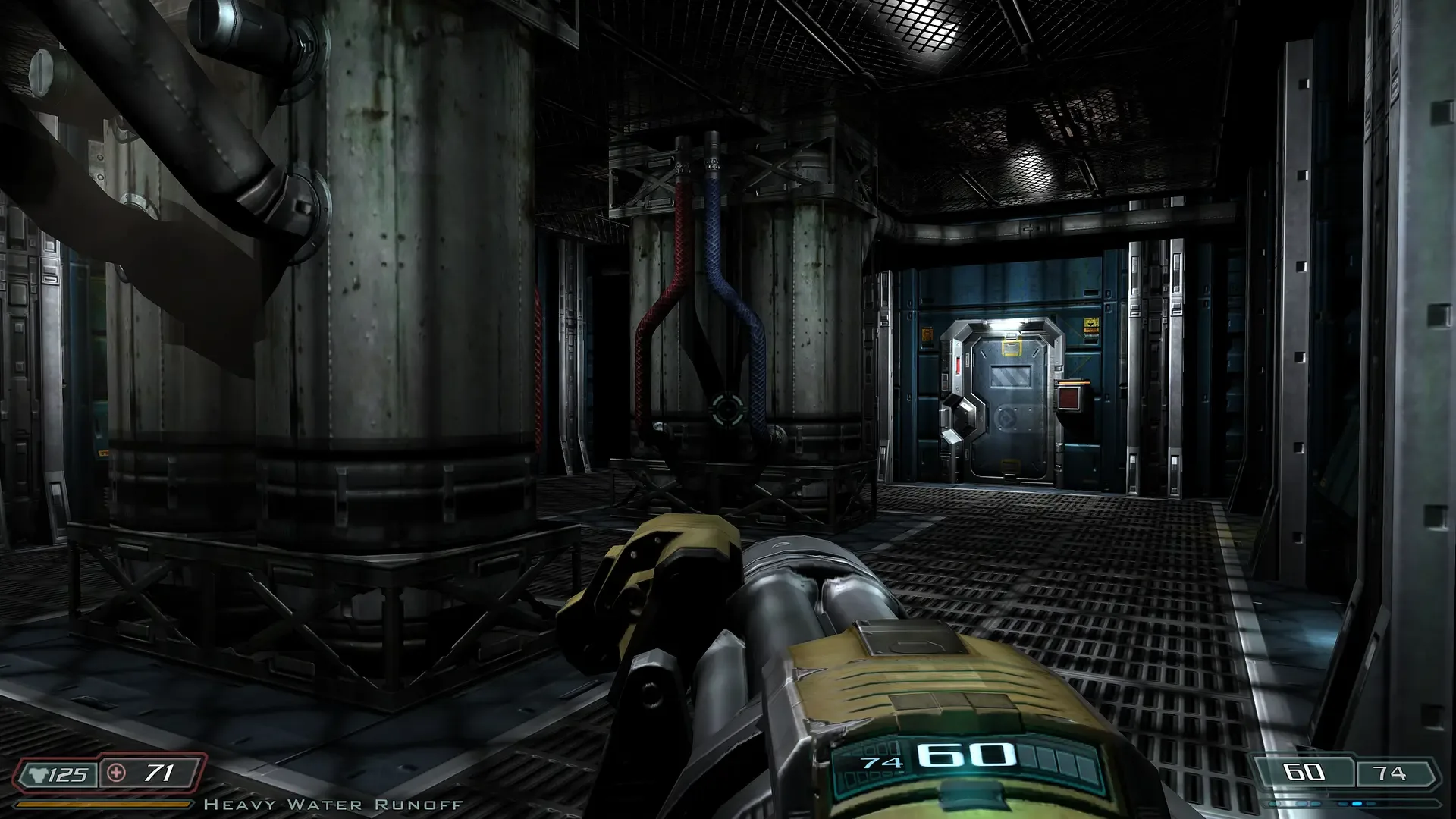Click the armor count readout showing 125

click(x=68, y=775)
